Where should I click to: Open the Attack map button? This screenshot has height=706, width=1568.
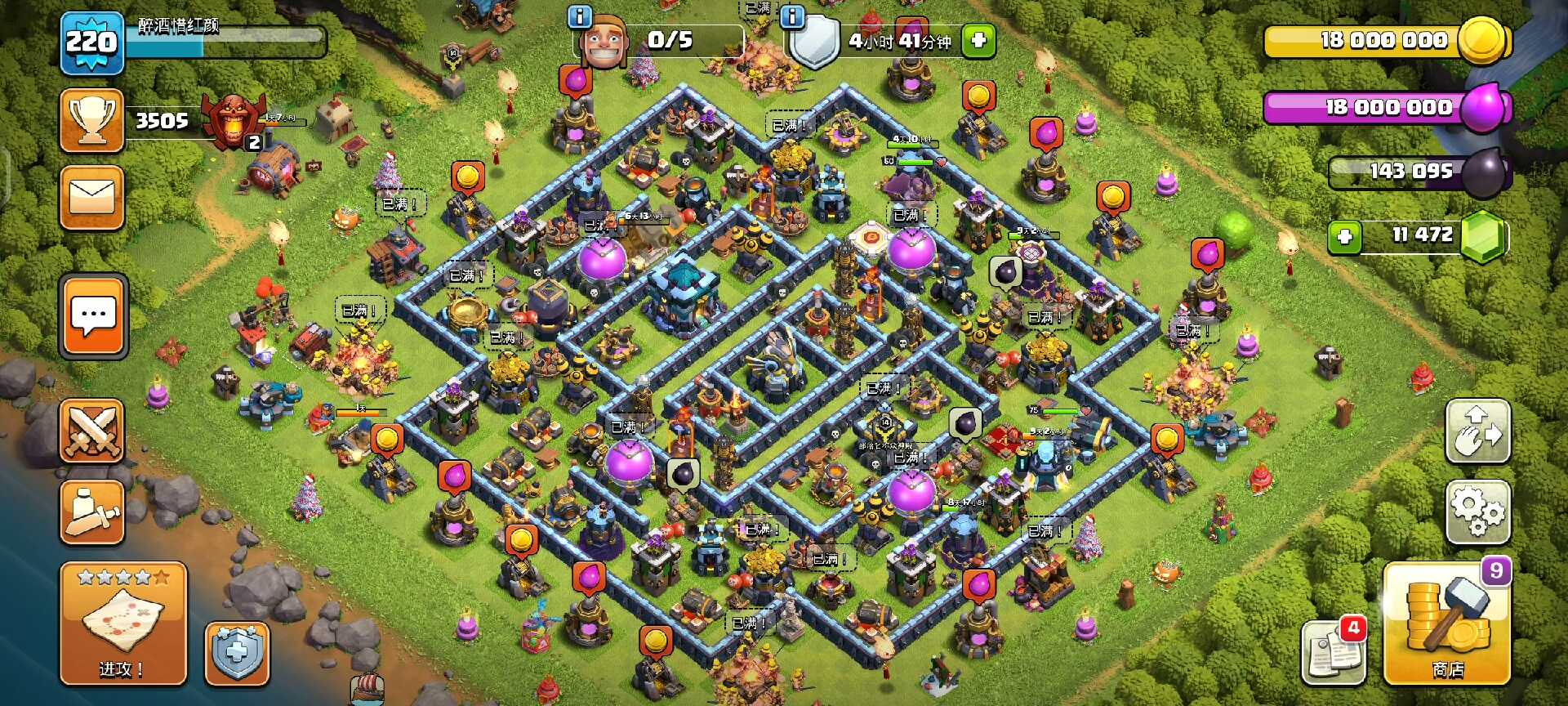coord(123,624)
